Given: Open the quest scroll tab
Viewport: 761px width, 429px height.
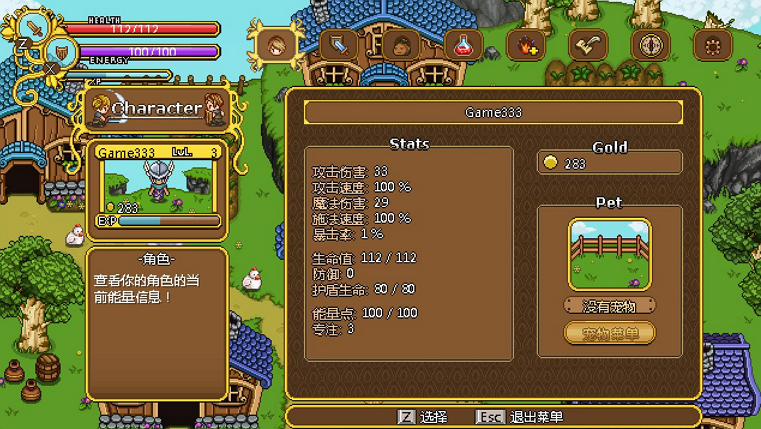Looking at the screenshot, I should [x=588, y=45].
